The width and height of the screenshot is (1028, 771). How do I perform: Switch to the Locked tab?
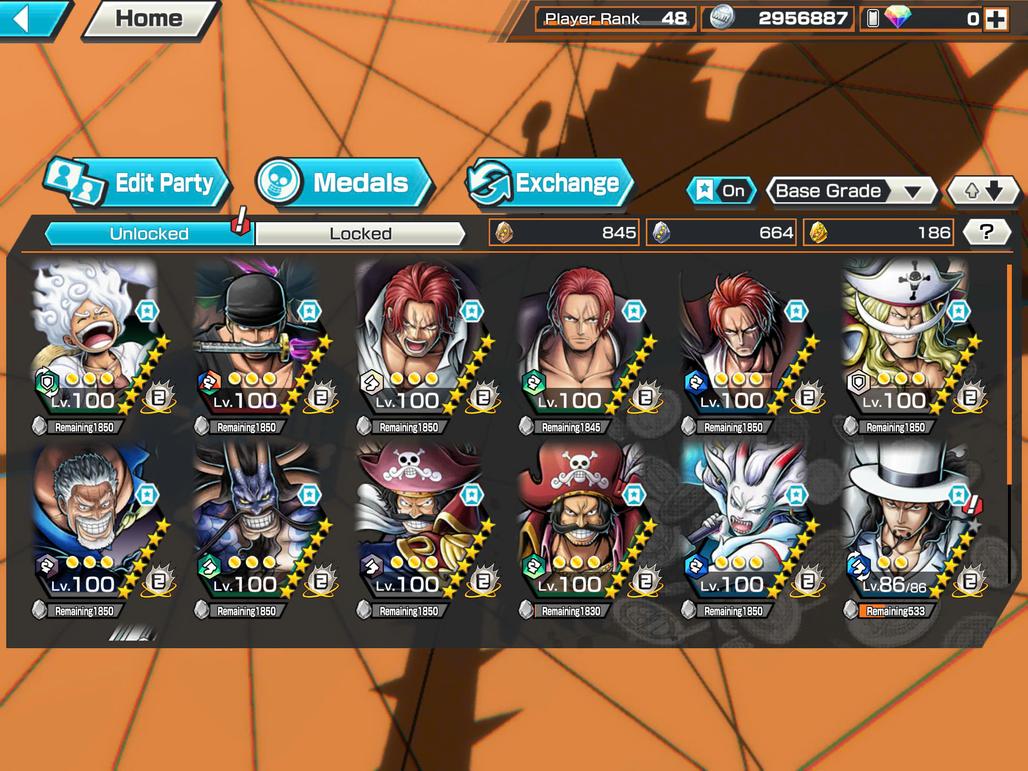[360, 233]
